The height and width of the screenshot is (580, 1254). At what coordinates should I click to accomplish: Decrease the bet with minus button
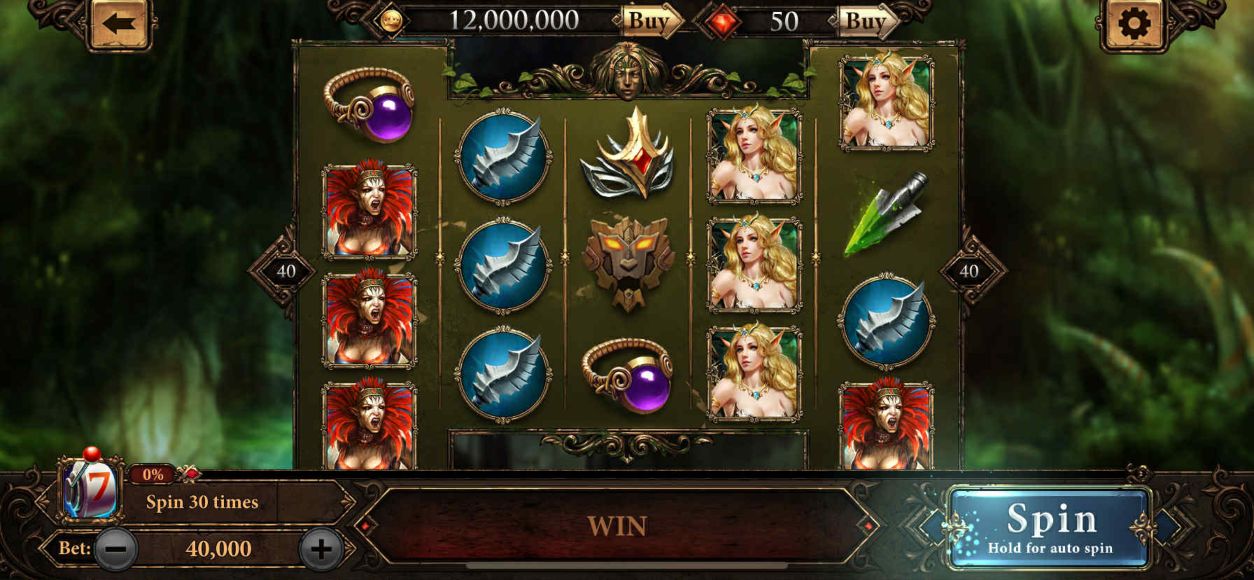pos(116,548)
